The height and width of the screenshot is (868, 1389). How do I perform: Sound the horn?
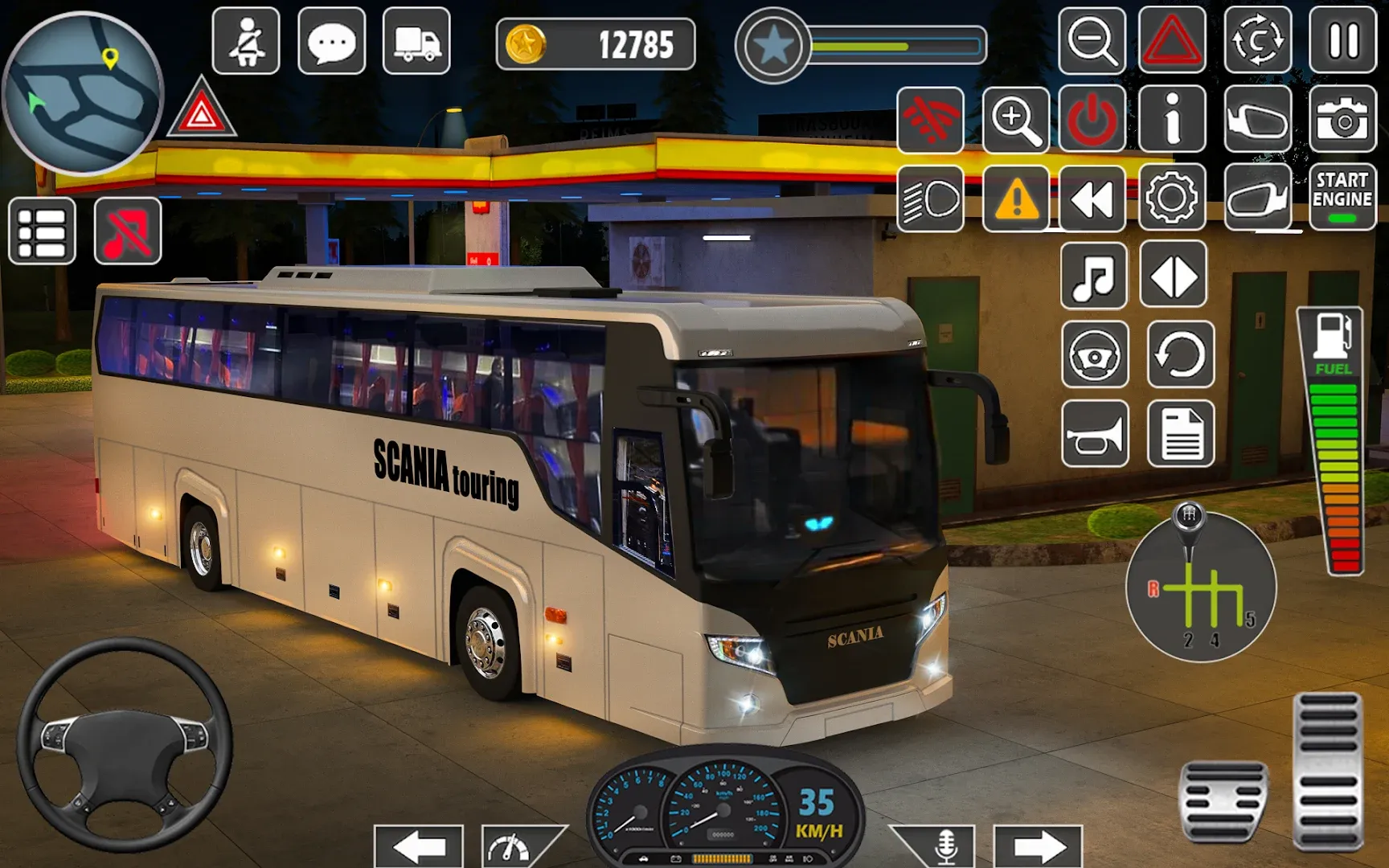1095,434
